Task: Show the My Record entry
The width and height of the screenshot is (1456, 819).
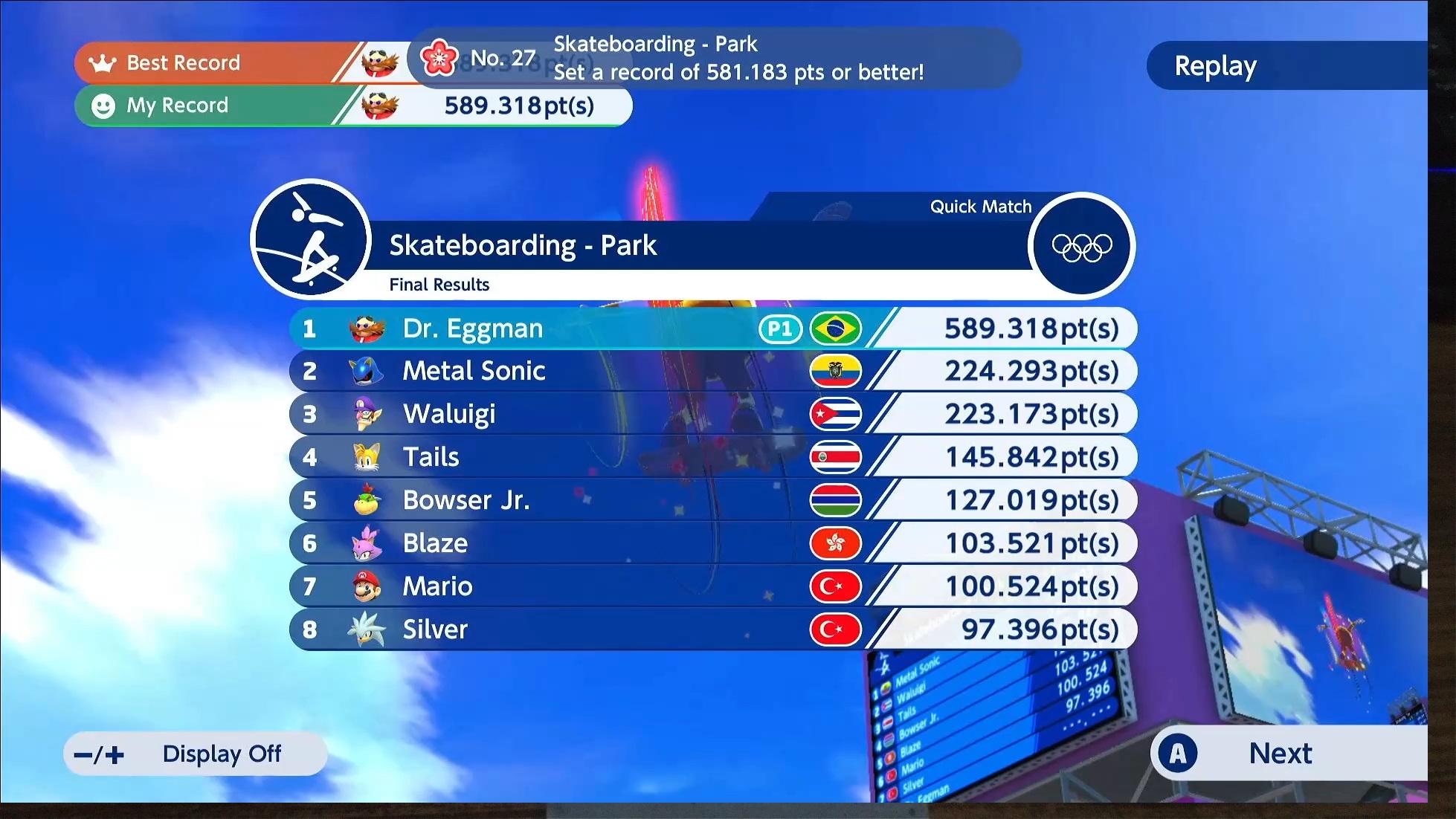Action: click(353, 106)
